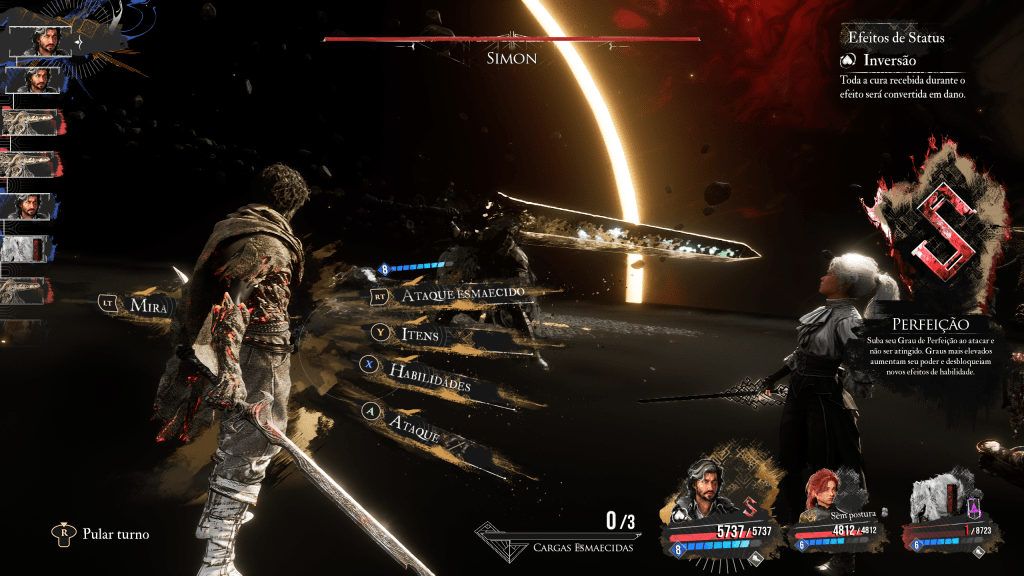The width and height of the screenshot is (1024, 576).
Task: Open the Itens menu
Action: coord(420,334)
